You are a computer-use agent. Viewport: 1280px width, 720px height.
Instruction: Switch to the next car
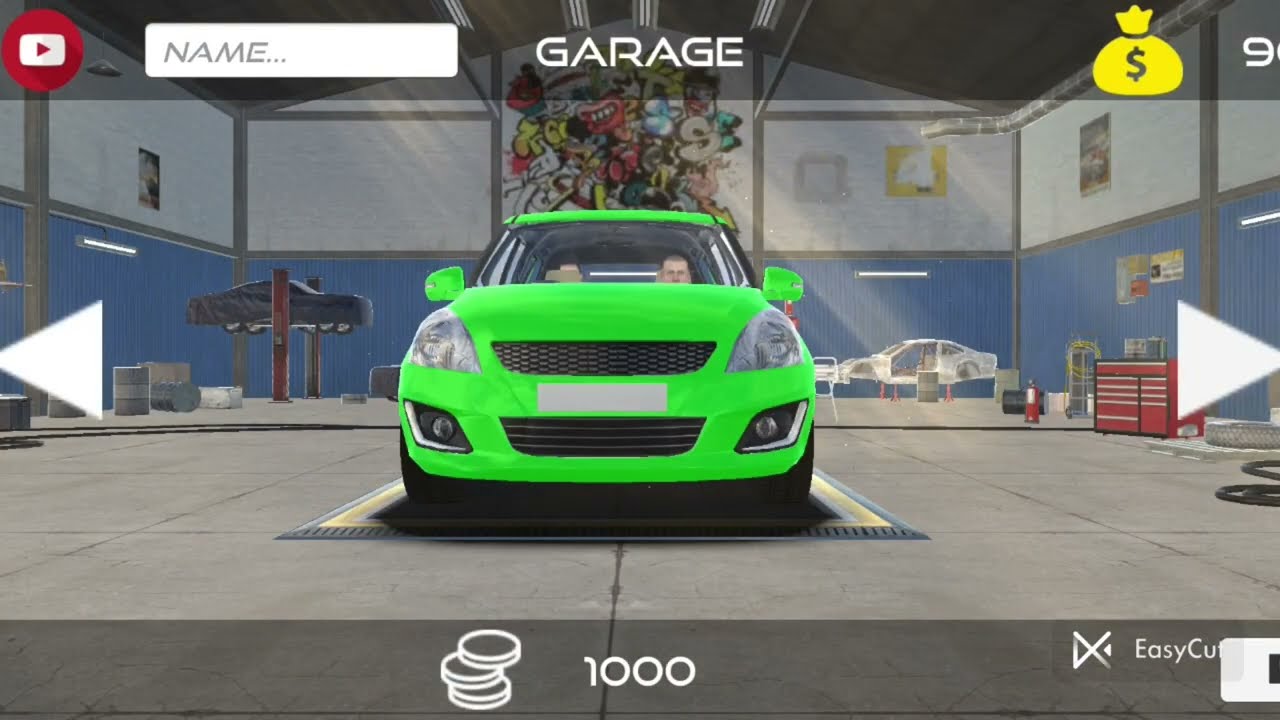[x=1222, y=358]
